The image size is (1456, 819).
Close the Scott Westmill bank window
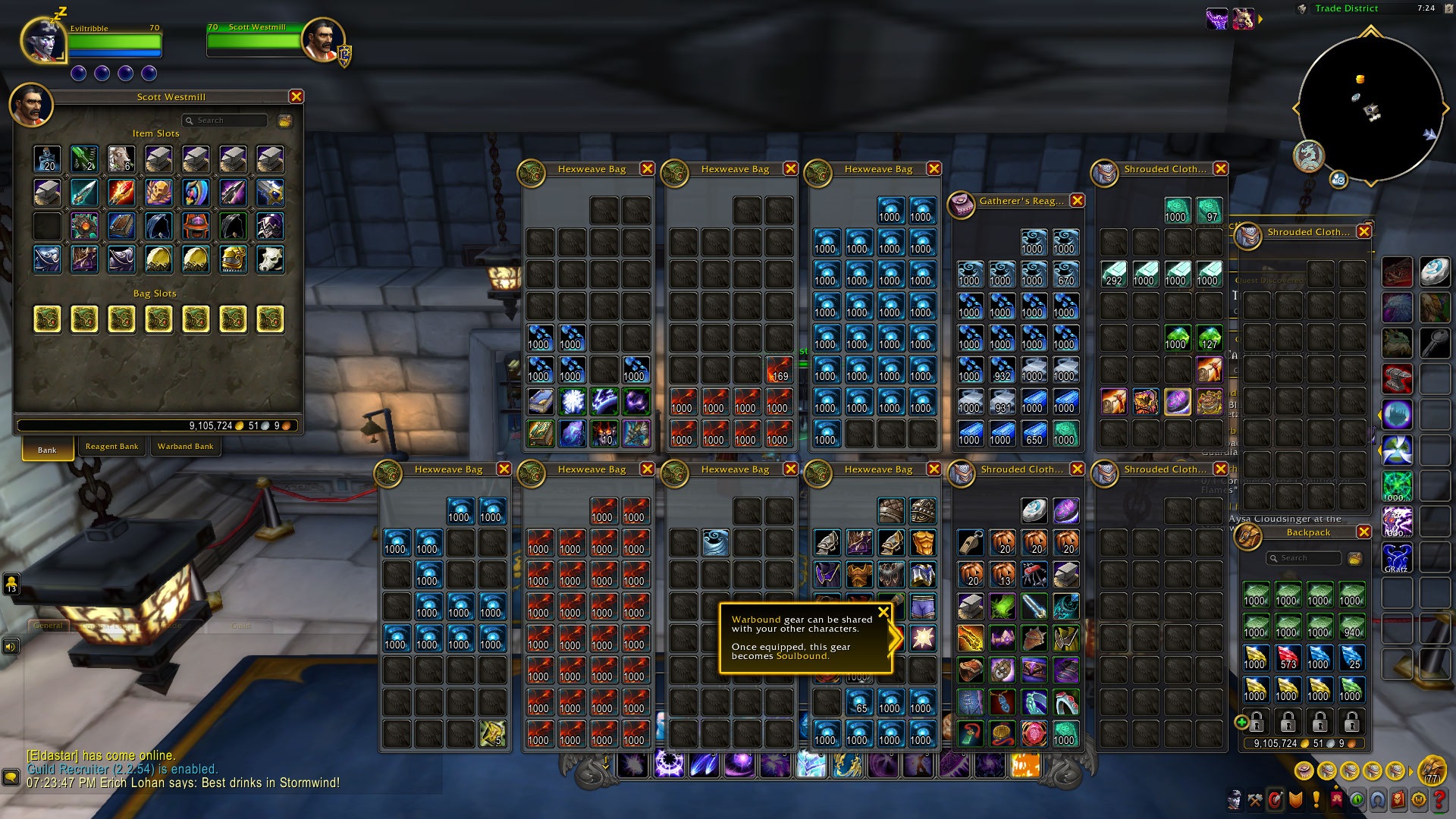coord(297,96)
